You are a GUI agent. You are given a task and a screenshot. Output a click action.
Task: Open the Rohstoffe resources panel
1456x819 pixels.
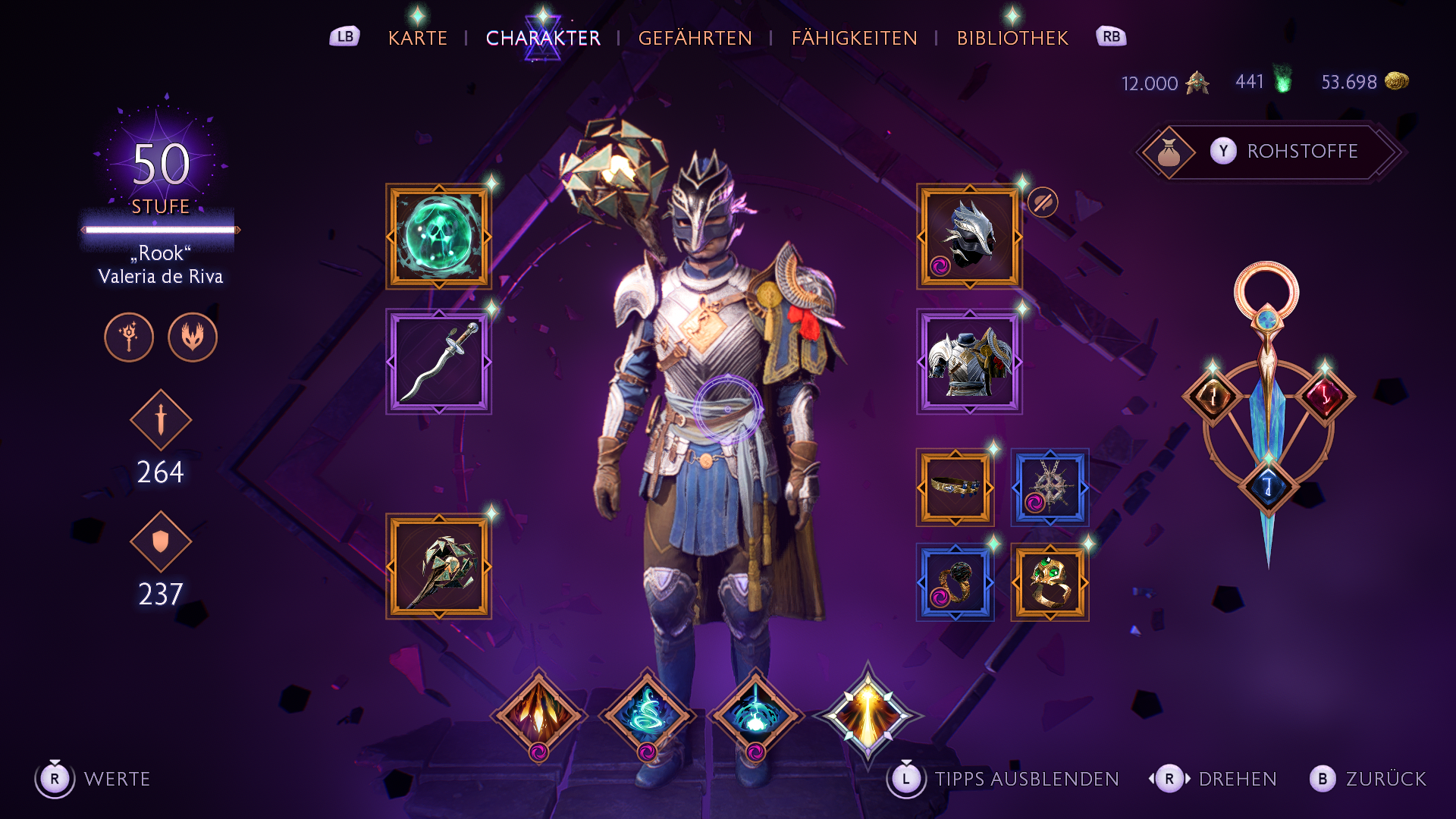point(1272,152)
